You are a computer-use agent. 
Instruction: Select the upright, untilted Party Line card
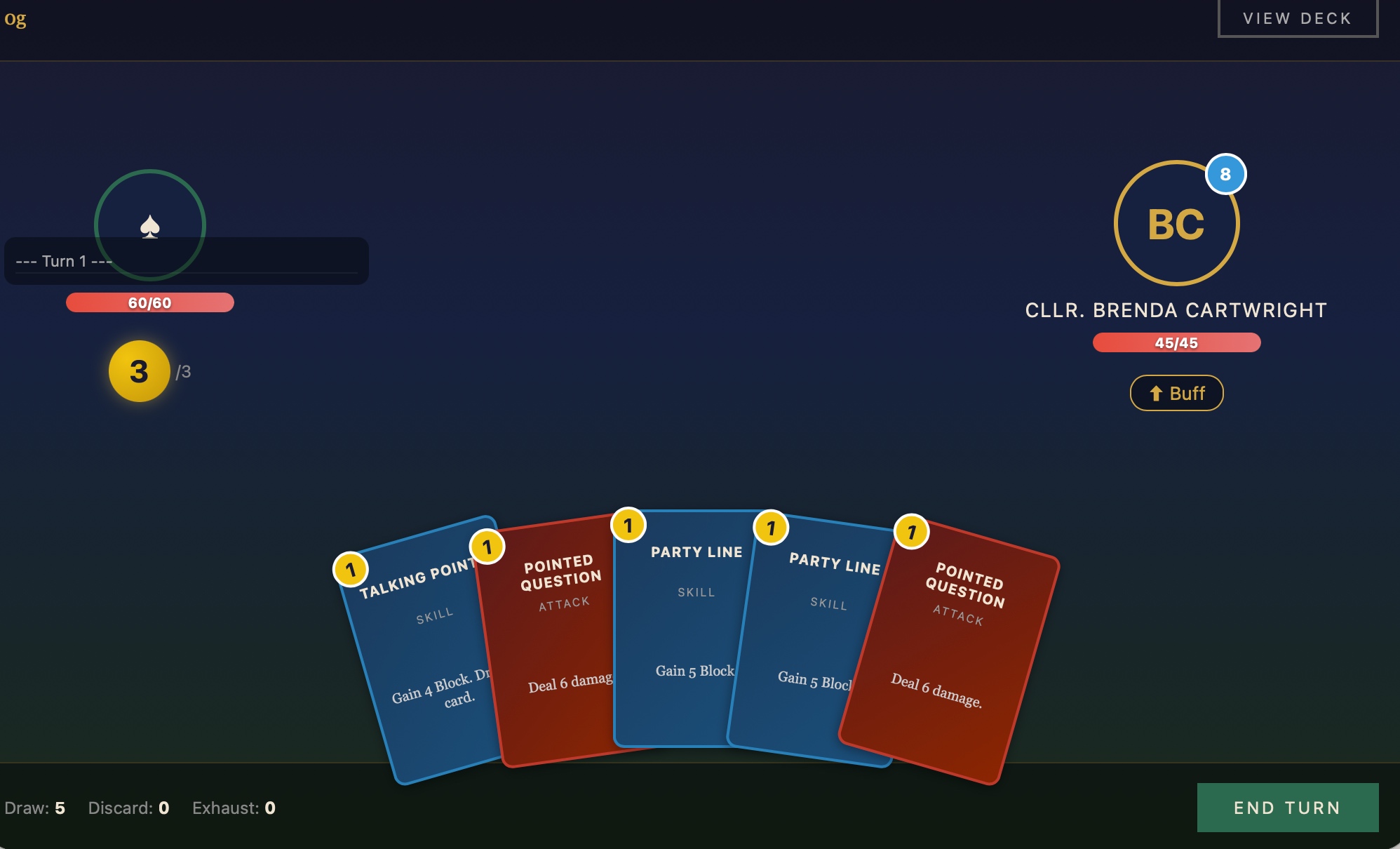(680, 631)
